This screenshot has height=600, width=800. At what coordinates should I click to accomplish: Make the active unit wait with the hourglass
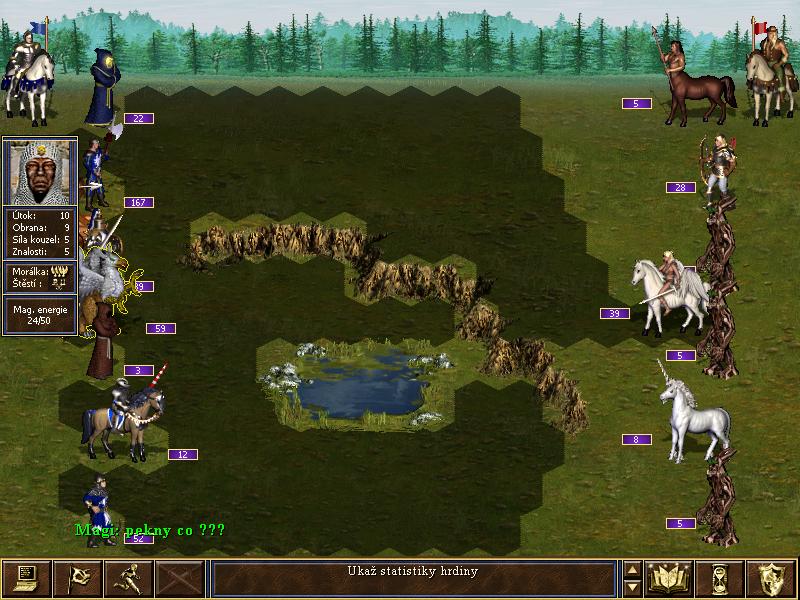[721, 577]
